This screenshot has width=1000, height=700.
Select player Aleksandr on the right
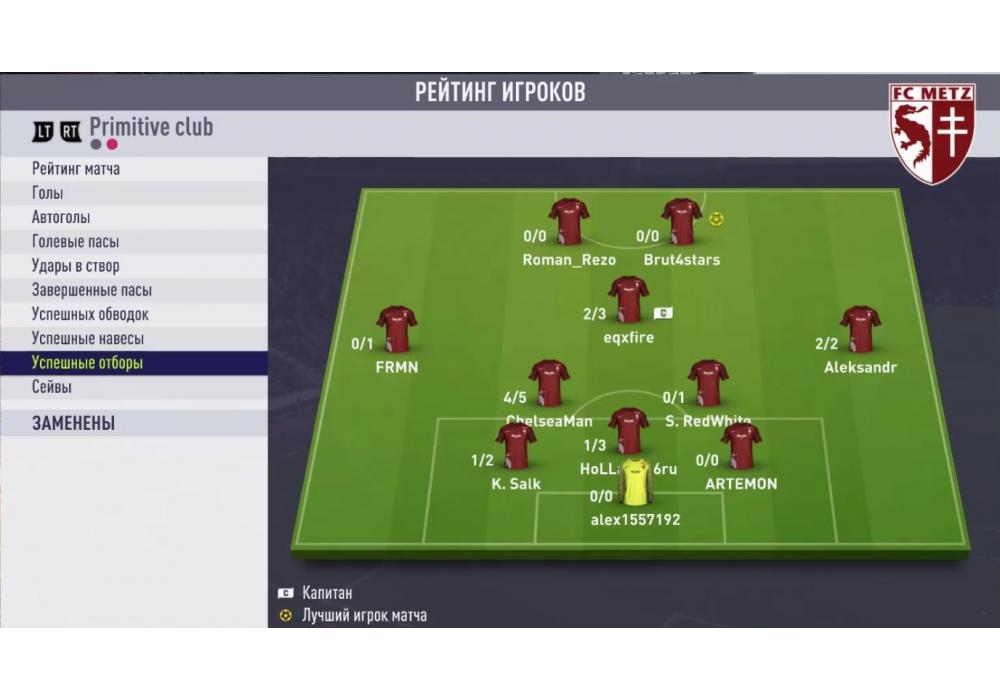860,329
